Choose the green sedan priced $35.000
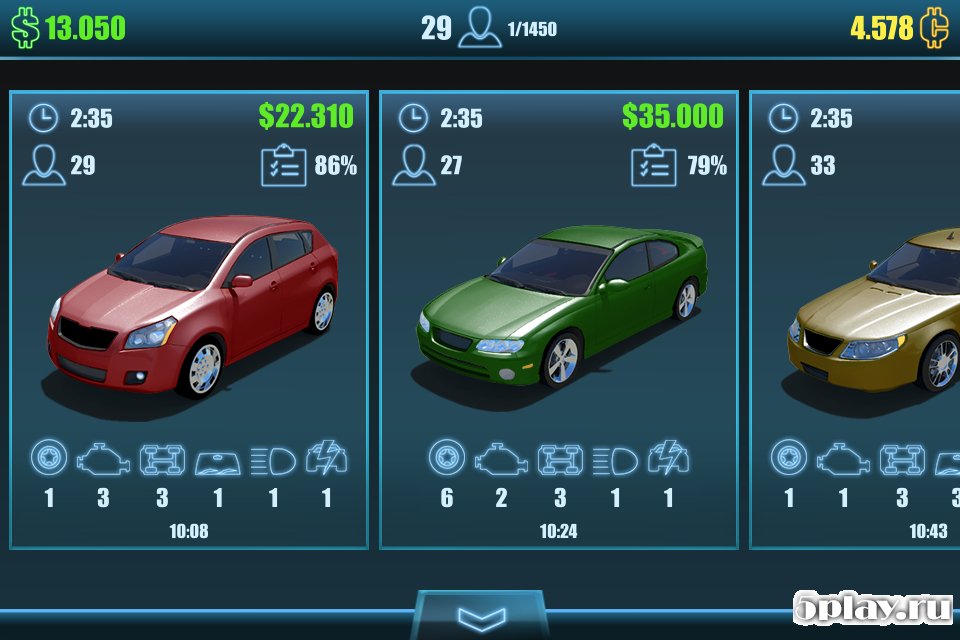This screenshot has width=960, height=640. click(558, 320)
